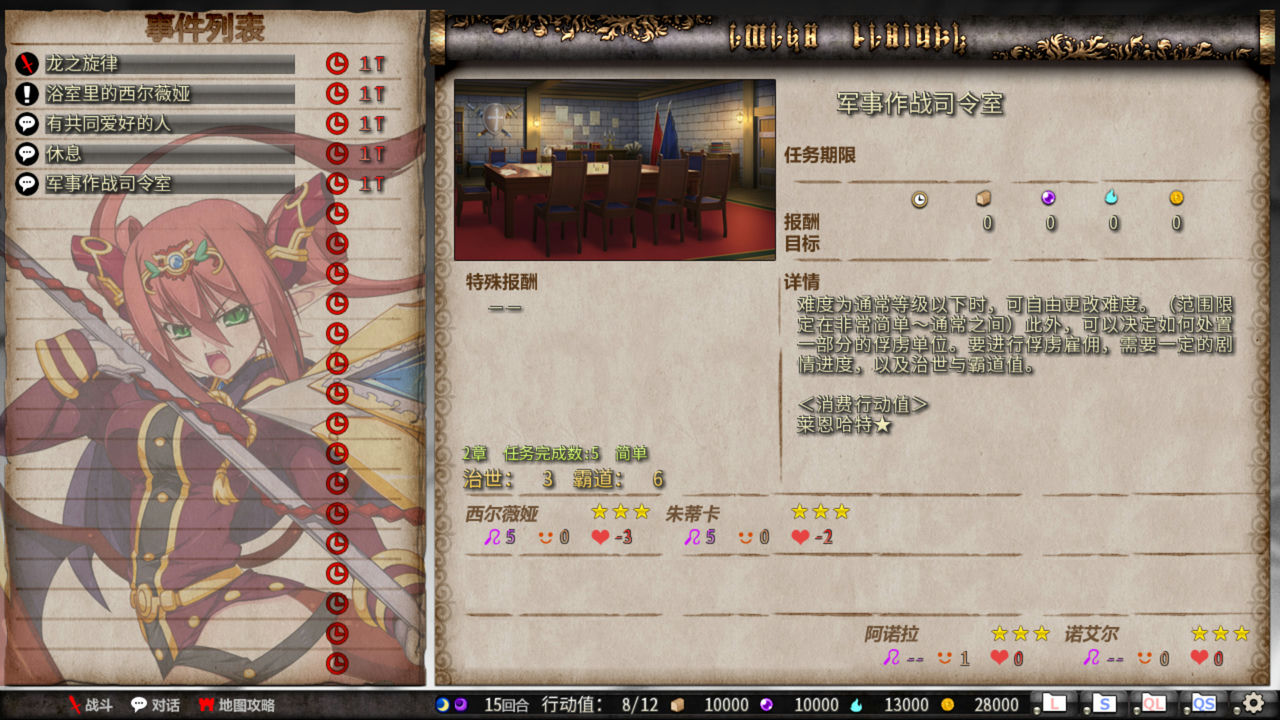Click the purple orb icon next to 10000
This screenshot has width=1280, height=720.
pos(766,705)
